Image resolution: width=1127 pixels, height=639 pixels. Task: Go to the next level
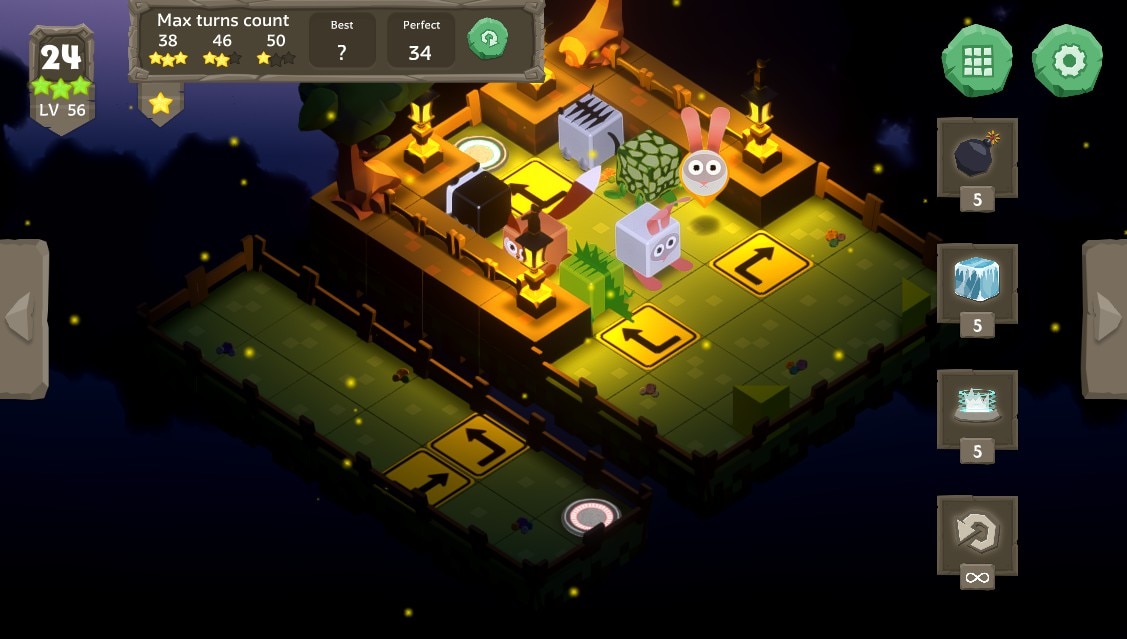click(1105, 318)
